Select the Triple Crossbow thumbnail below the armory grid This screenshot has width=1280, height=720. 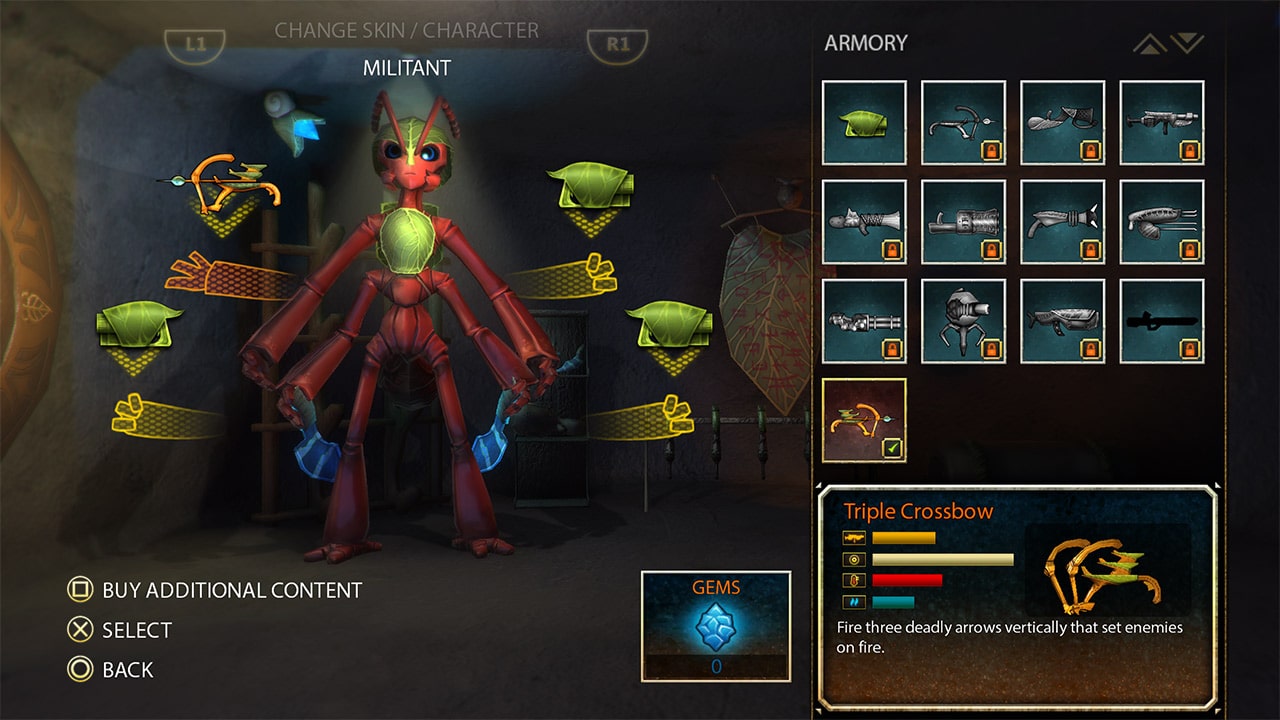(862, 420)
